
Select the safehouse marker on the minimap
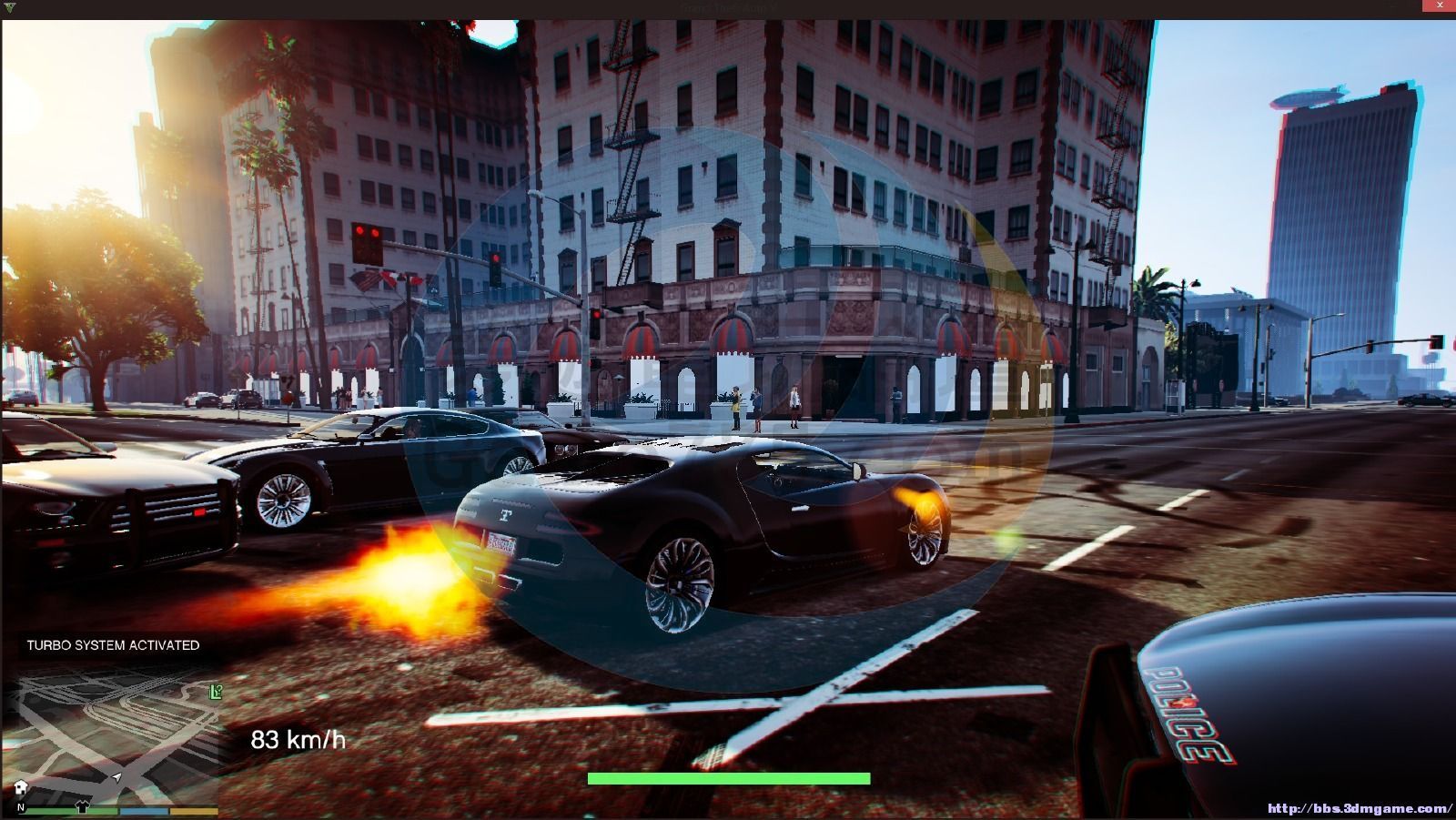point(21,787)
